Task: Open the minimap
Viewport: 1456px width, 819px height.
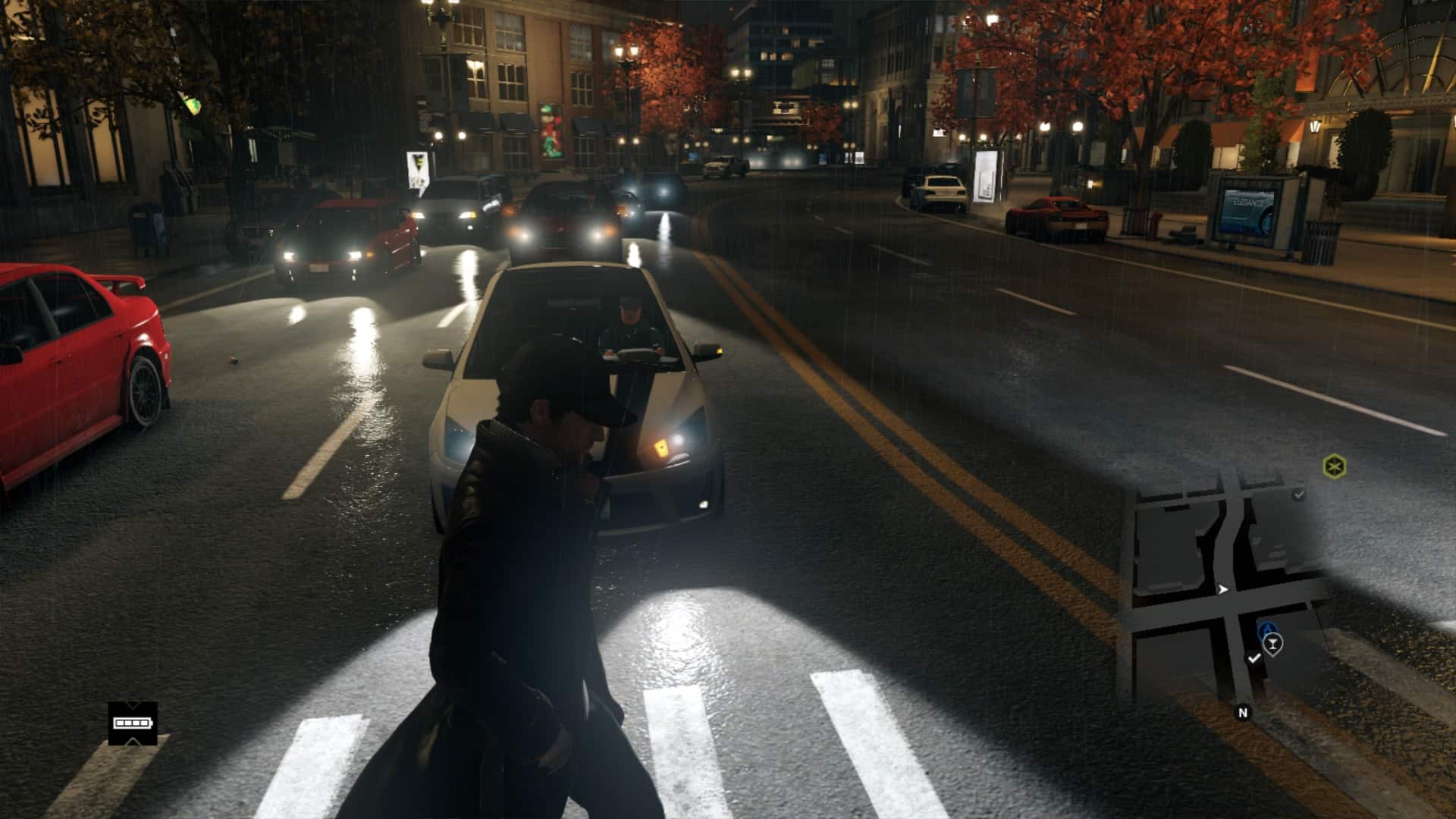Action: click(x=1228, y=591)
